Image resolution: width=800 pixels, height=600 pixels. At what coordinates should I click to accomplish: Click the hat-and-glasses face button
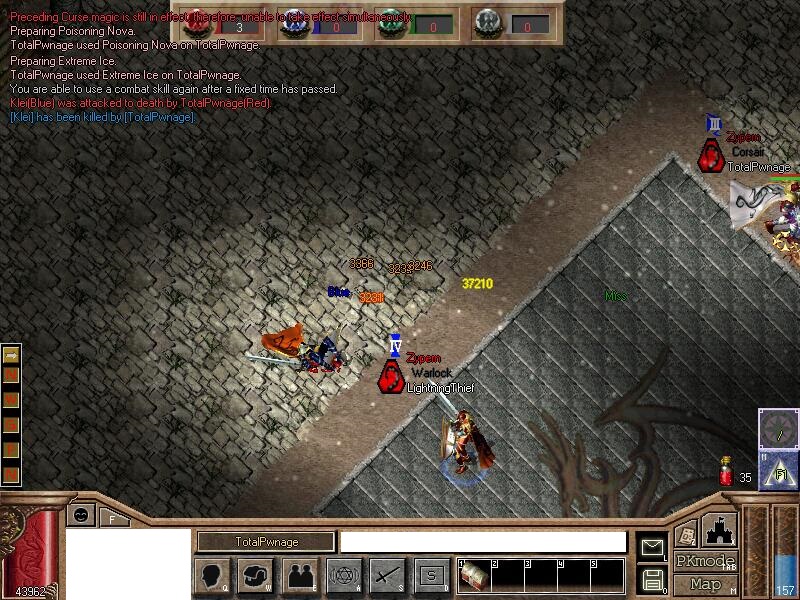click(256, 575)
